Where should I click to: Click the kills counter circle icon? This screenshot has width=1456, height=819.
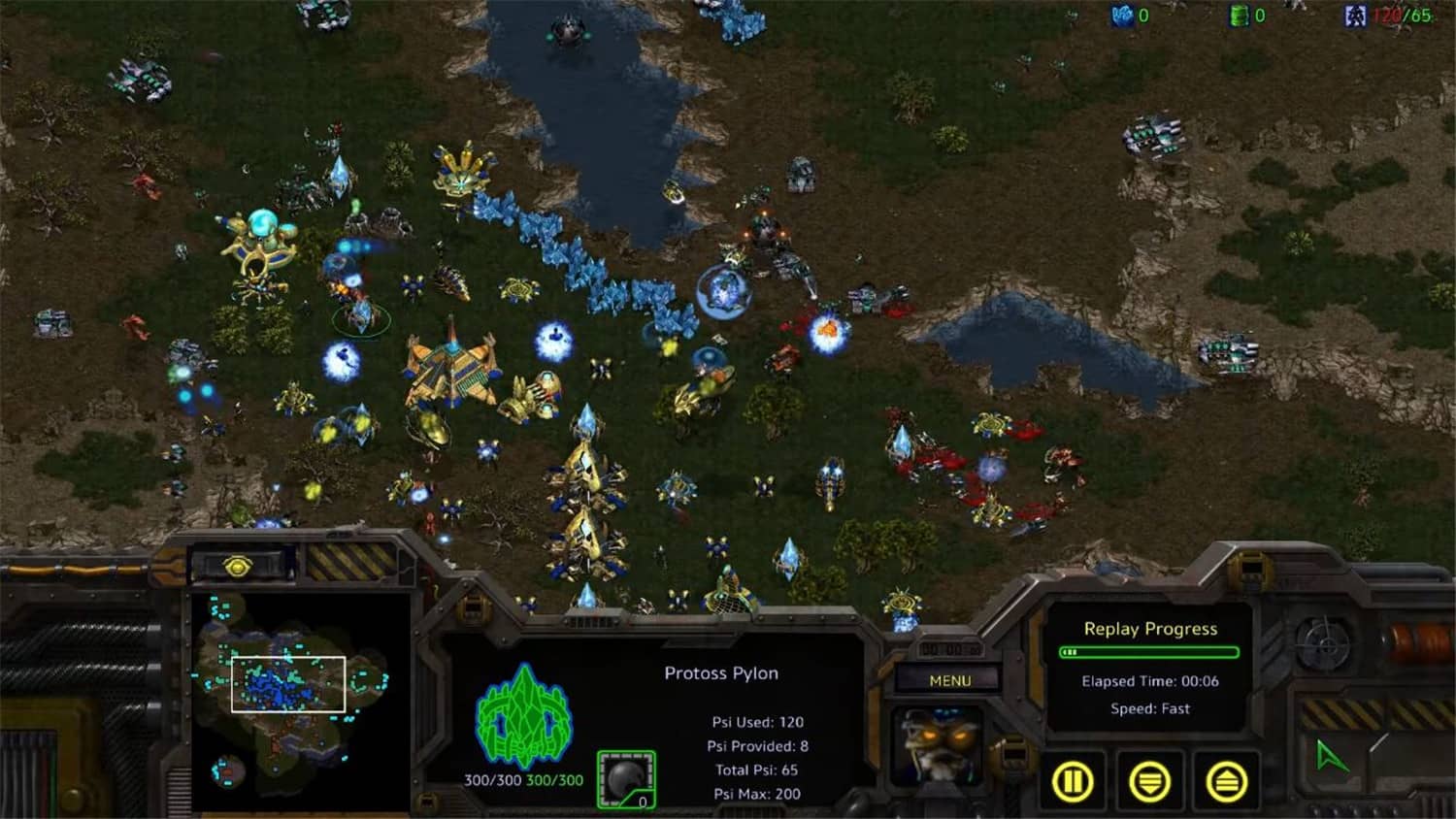(x=626, y=778)
